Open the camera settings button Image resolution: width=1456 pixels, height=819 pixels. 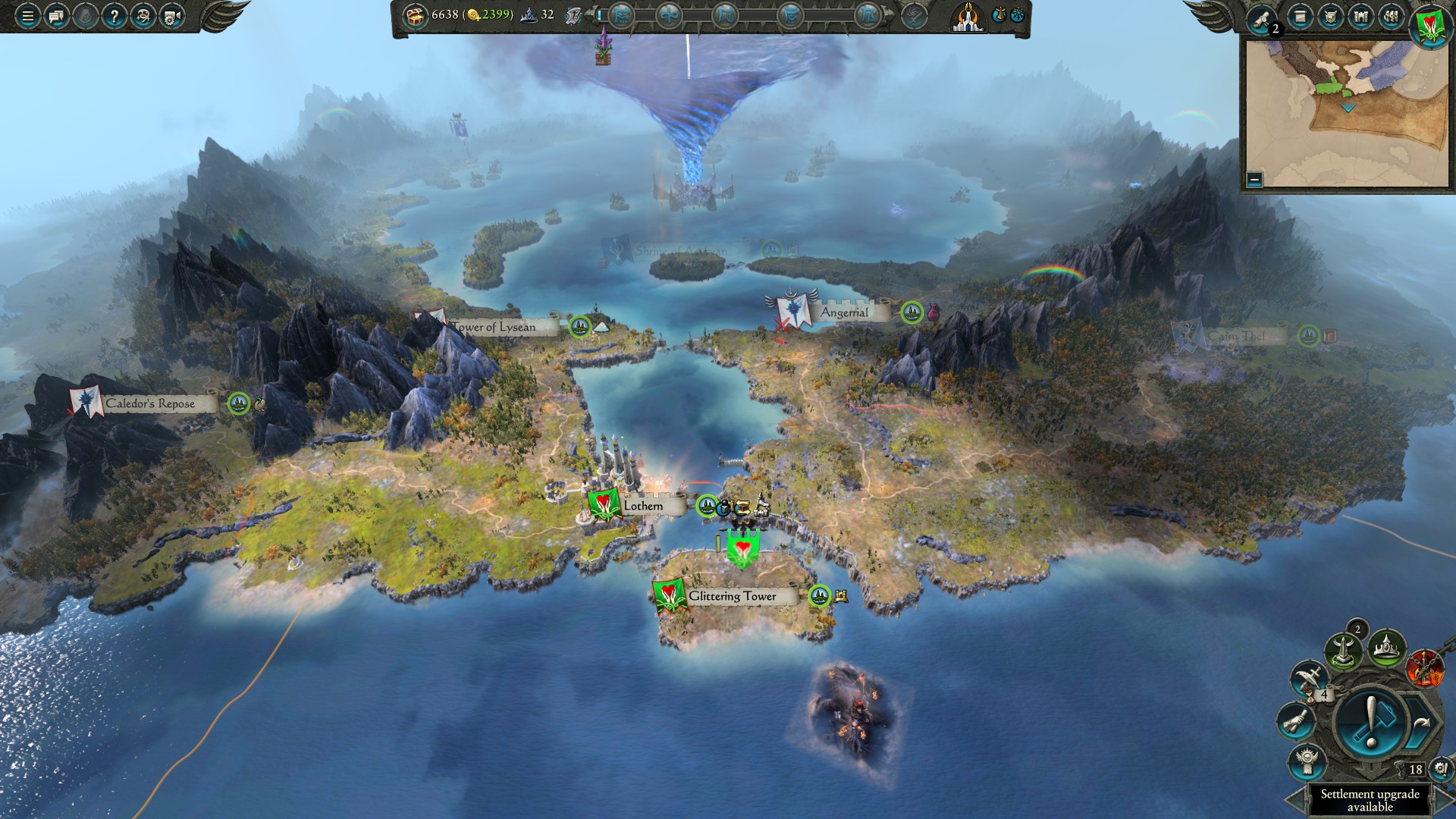(x=172, y=16)
